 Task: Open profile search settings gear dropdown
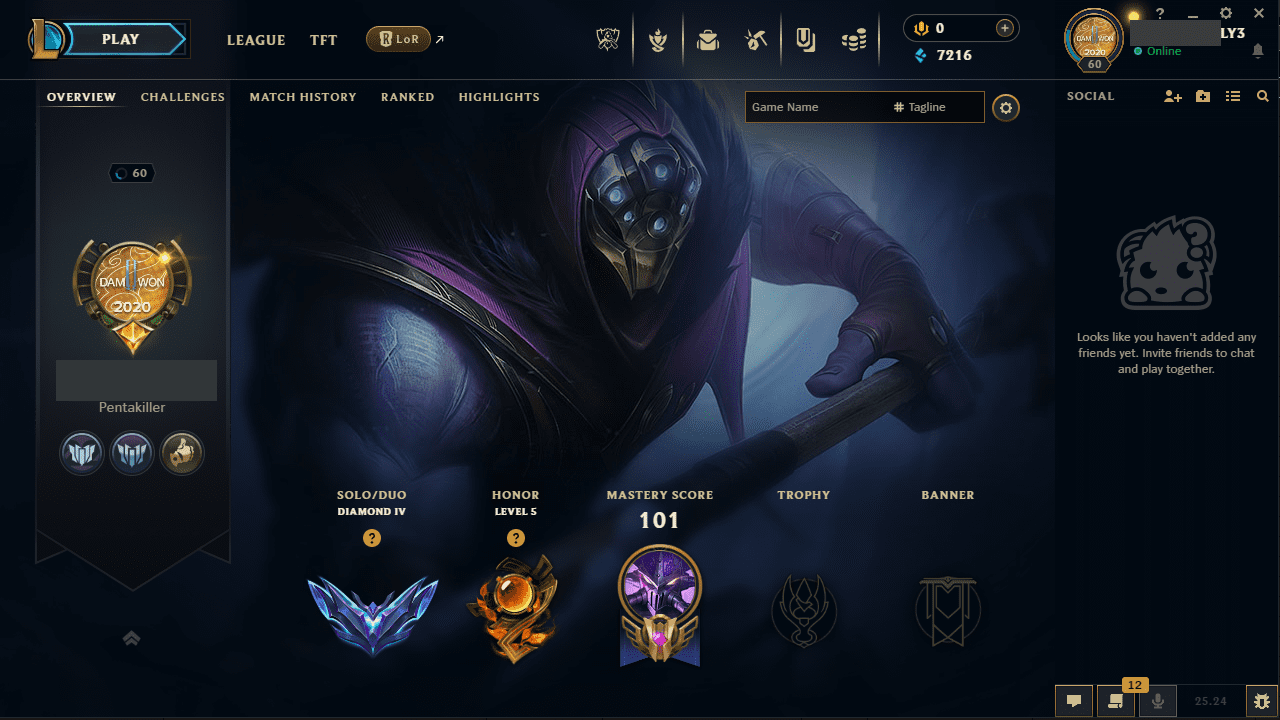(1006, 107)
